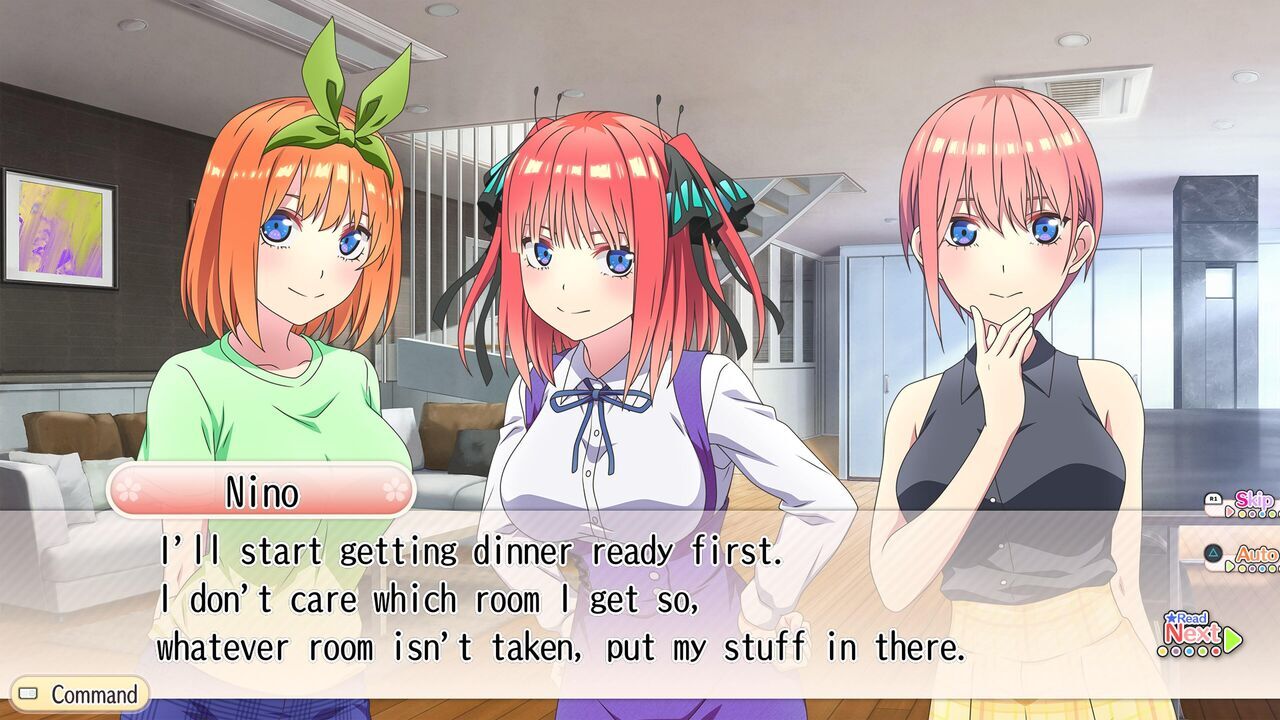Click the small arrow beside the Auto dots
The image size is (1280, 720).
click(x=1229, y=565)
